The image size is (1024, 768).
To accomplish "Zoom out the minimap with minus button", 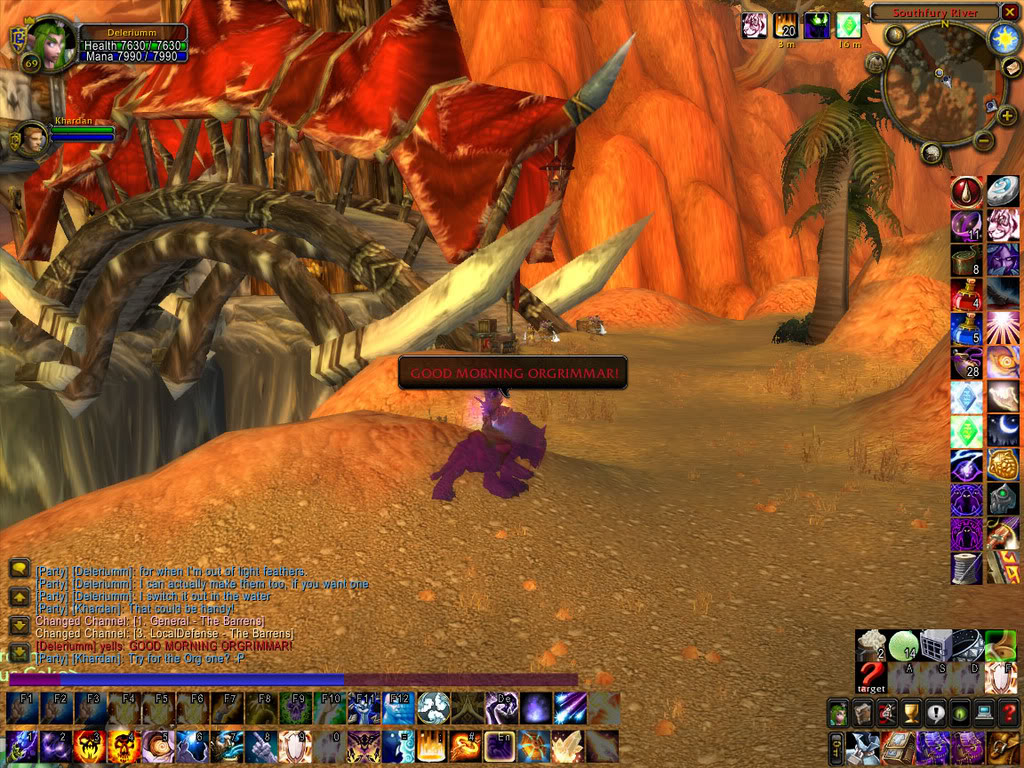I will pos(983,141).
